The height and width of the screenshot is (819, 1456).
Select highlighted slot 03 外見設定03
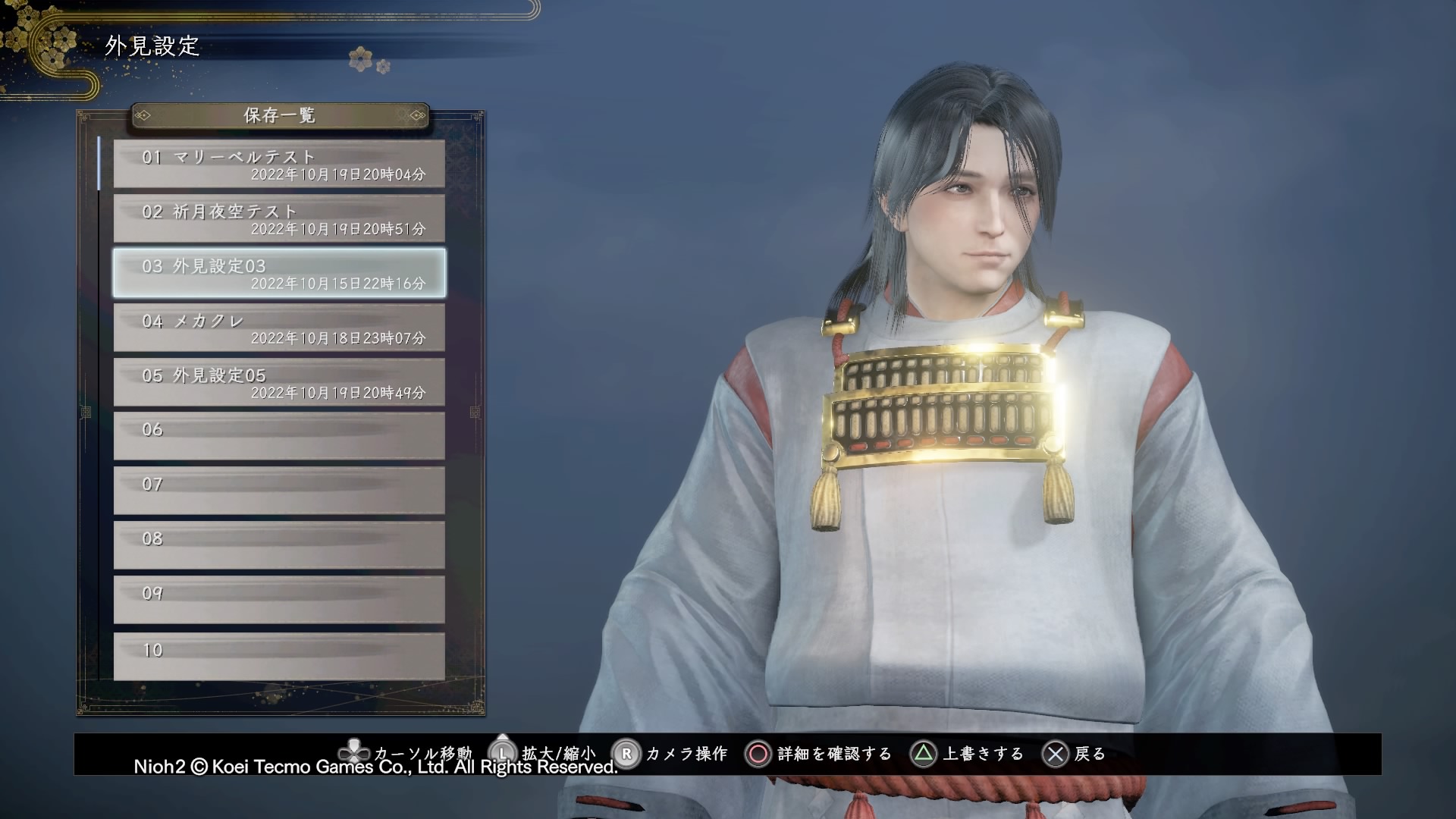[279, 273]
